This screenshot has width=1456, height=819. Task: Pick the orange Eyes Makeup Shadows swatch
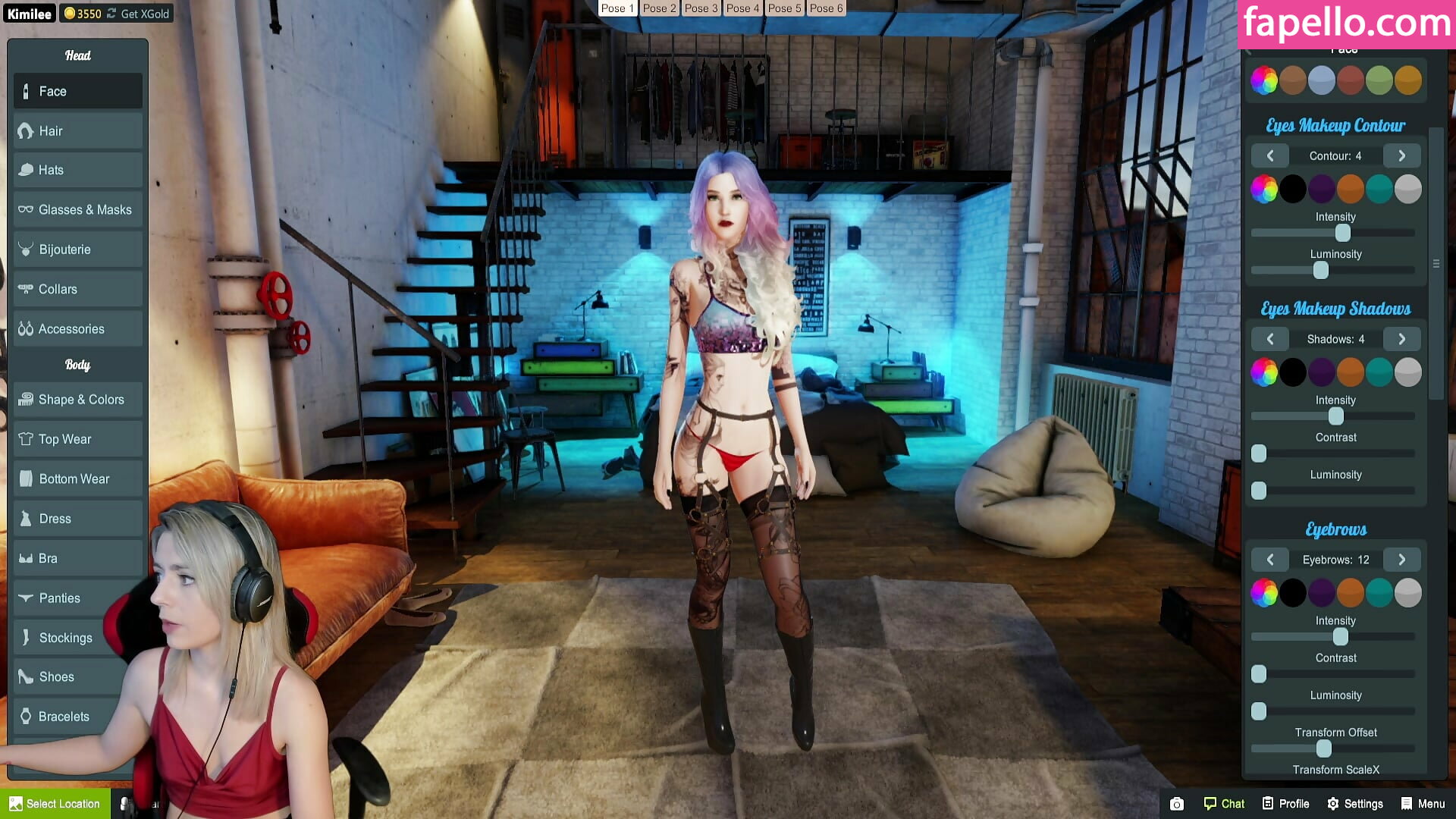point(1350,372)
